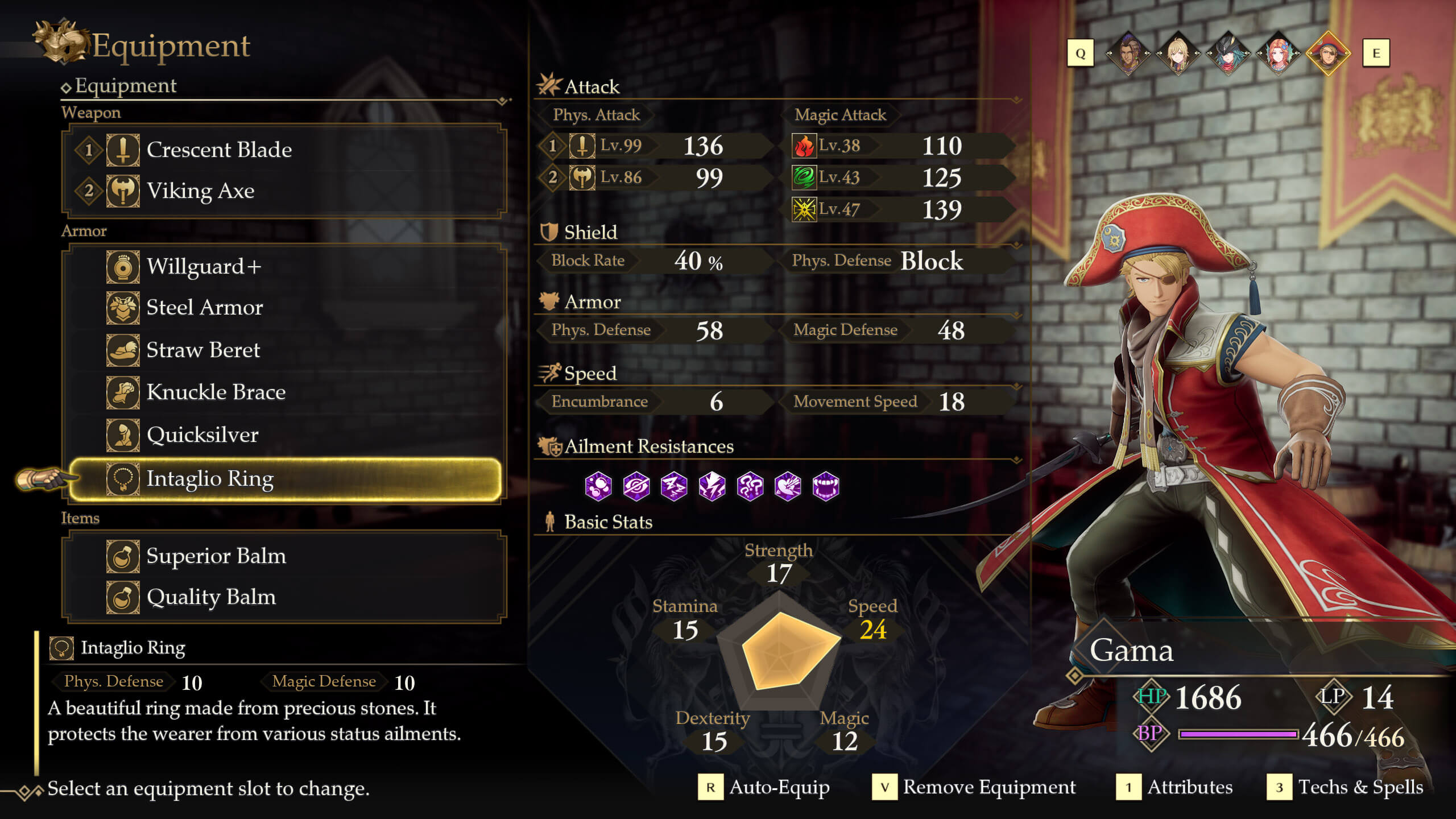Image resolution: width=1456 pixels, height=819 pixels.
Task: Switch to the pink-haired party member portrait
Action: coord(1278,53)
